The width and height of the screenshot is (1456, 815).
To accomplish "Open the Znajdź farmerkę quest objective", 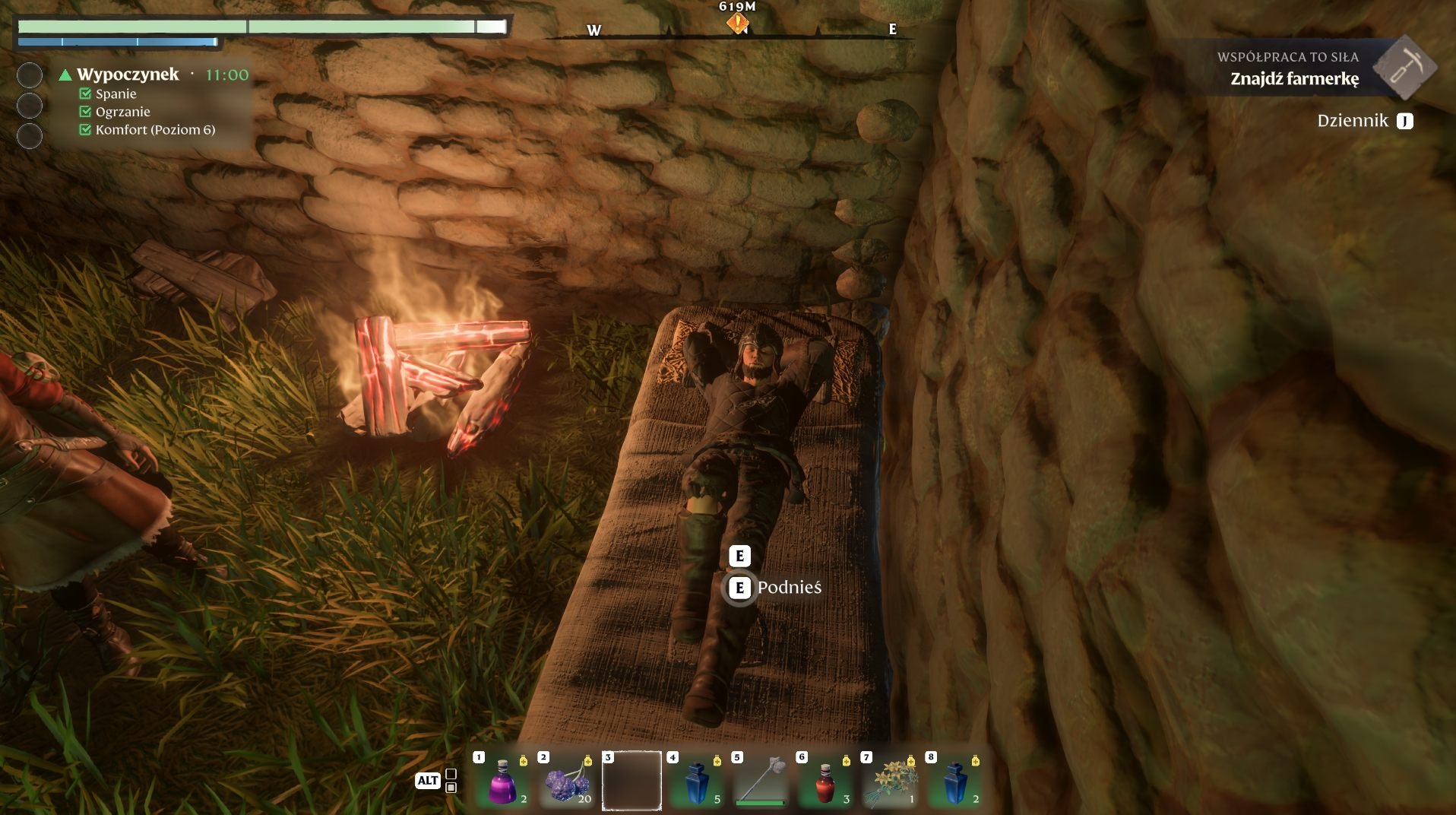I will tap(1294, 78).
